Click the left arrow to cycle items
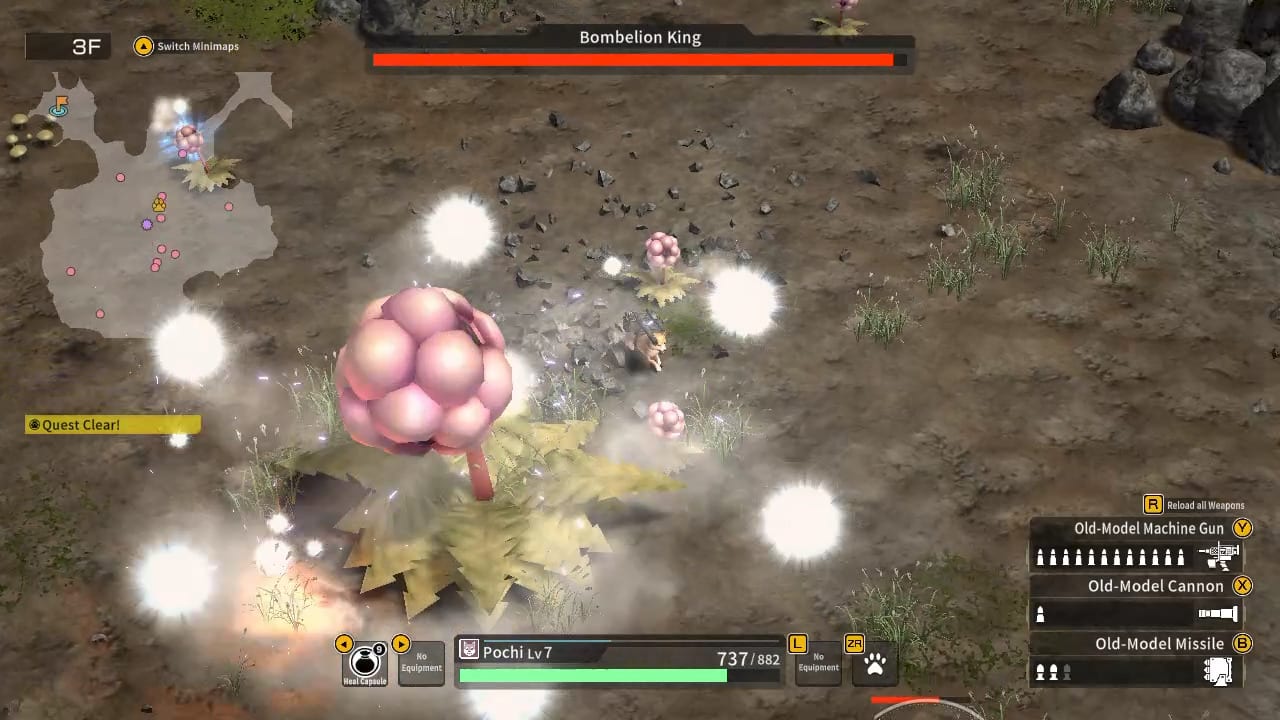1280x720 pixels. point(344,644)
